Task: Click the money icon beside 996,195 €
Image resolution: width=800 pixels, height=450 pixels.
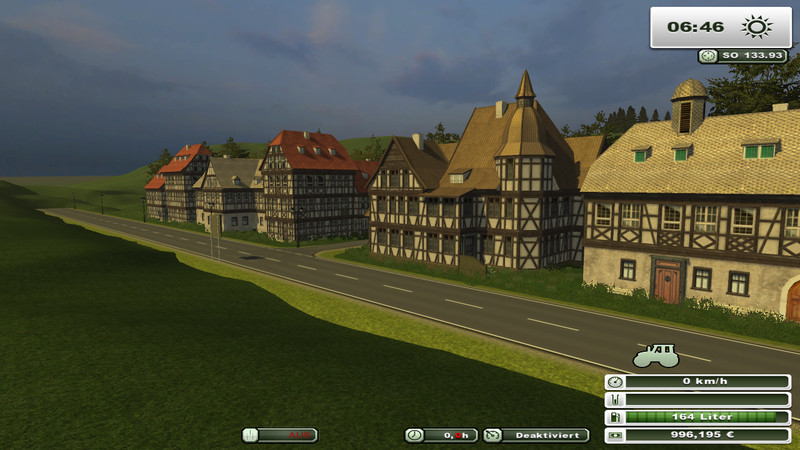Action: pyautogui.click(x=614, y=435)
